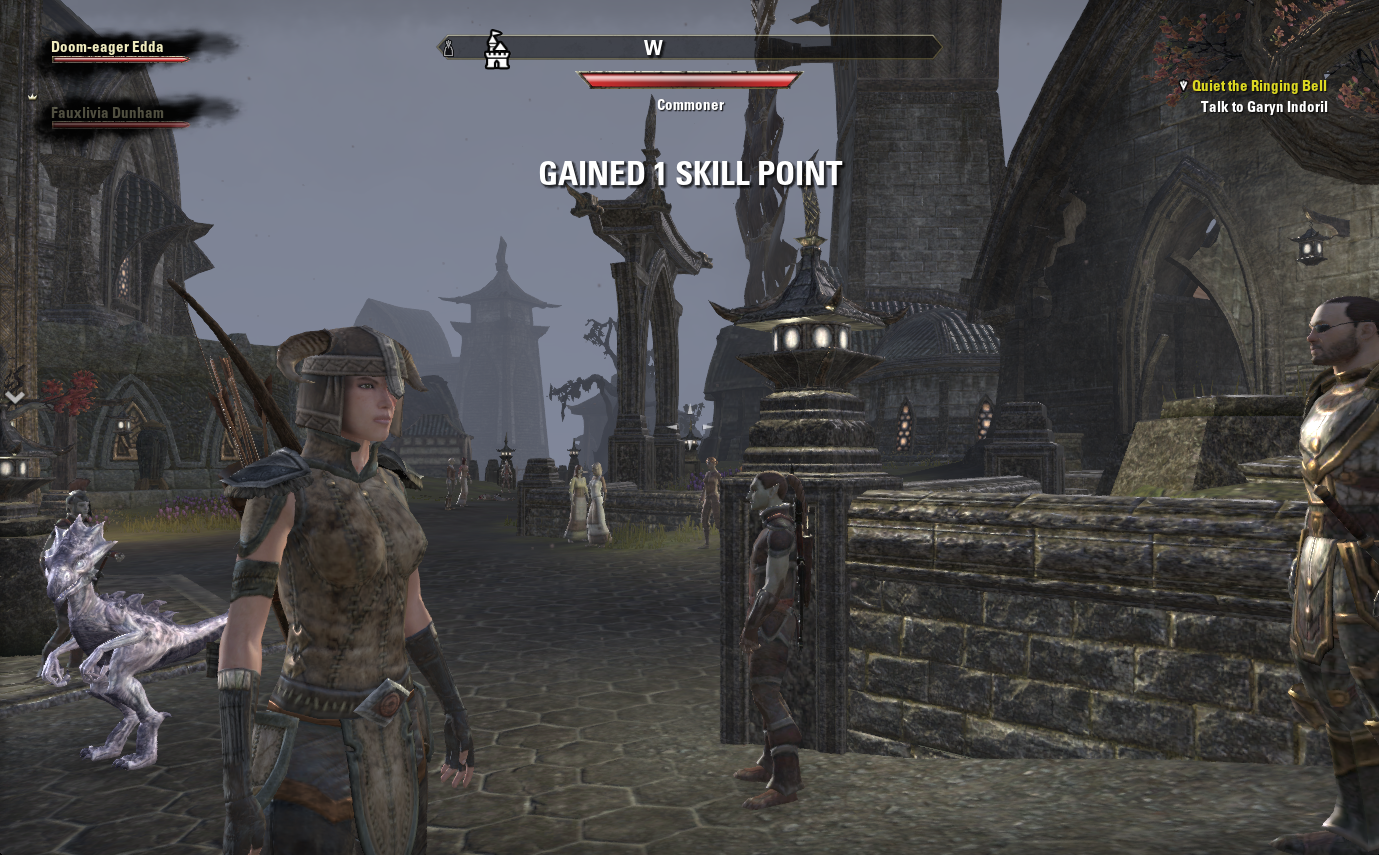Open the Quiet the Ringing Bell quest
The image size is (1379, 855).
[x=1259, y=86]
